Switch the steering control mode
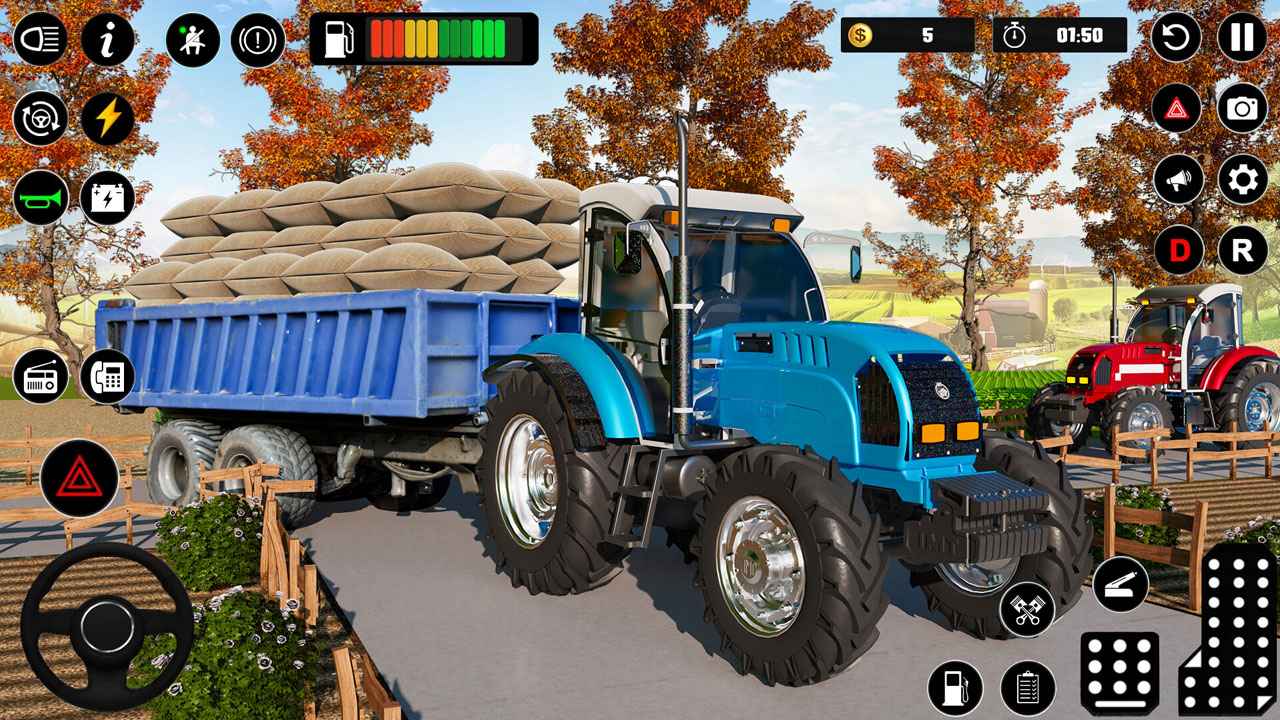The image size is (1280, 720). pos(39,117)
